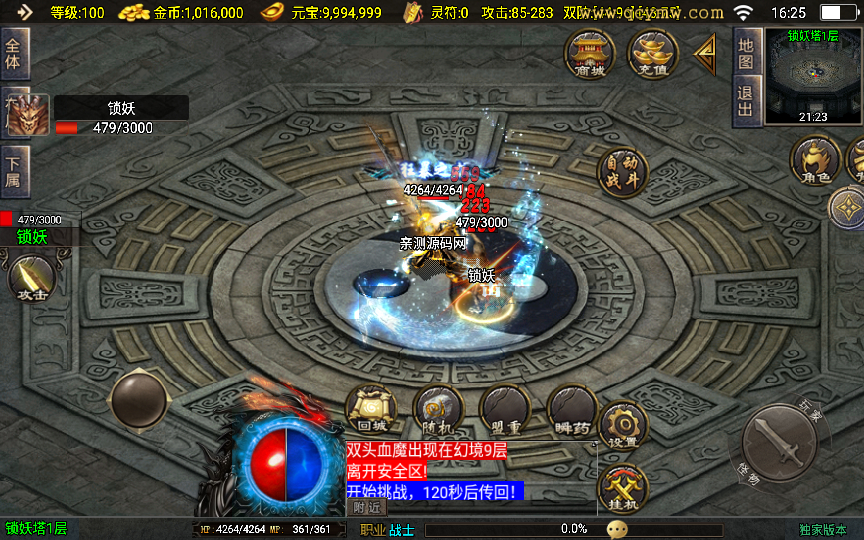Activate the 攻击 attack mode icon

(32, 279)
